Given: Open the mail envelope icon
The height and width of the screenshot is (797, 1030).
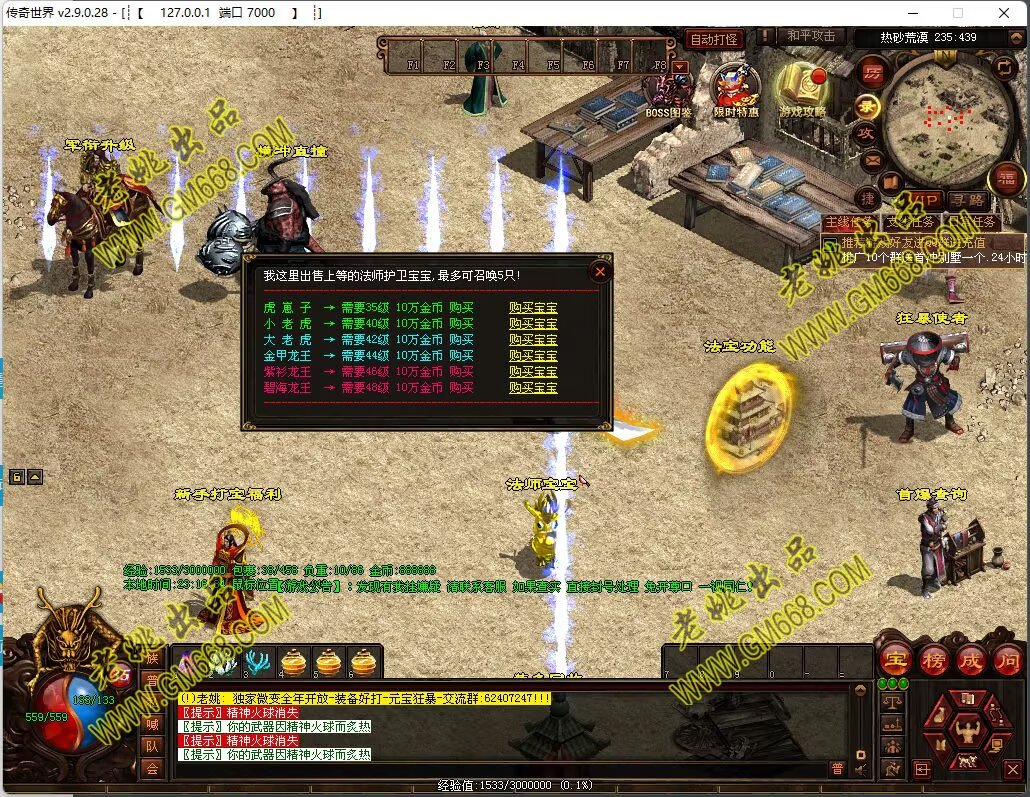Looking at the screenshot, I should point(871,159).
